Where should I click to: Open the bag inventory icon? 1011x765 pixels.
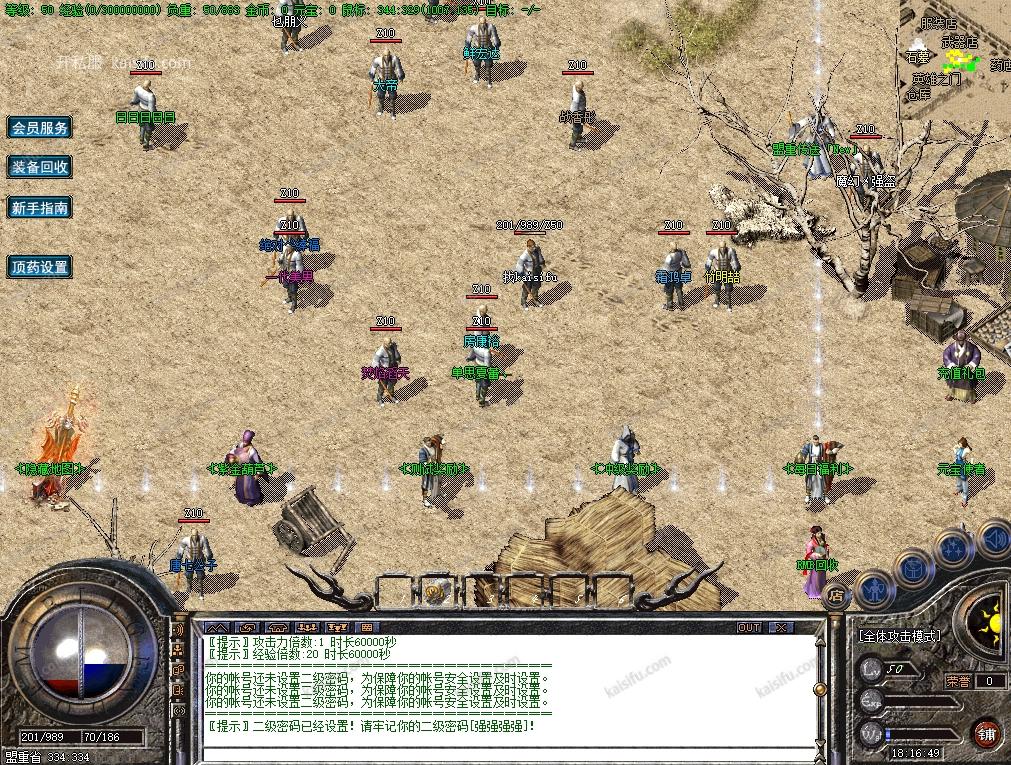(x=914, y=568)
